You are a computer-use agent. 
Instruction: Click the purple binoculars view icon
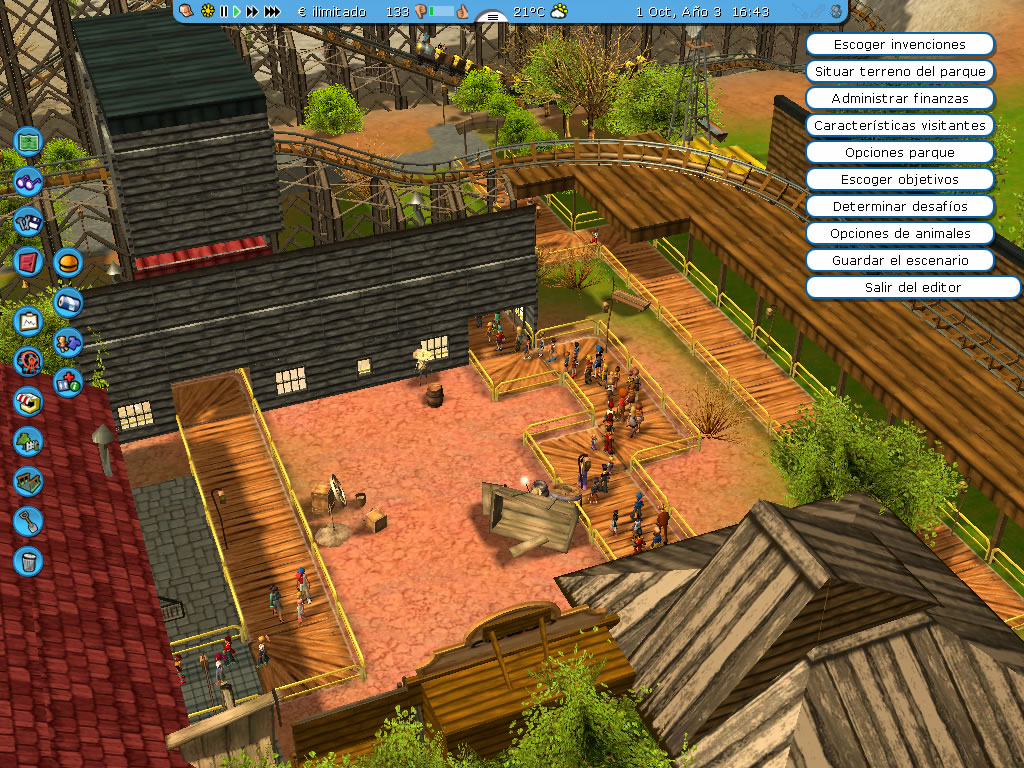pyautogui.click(x=28, y=182)
